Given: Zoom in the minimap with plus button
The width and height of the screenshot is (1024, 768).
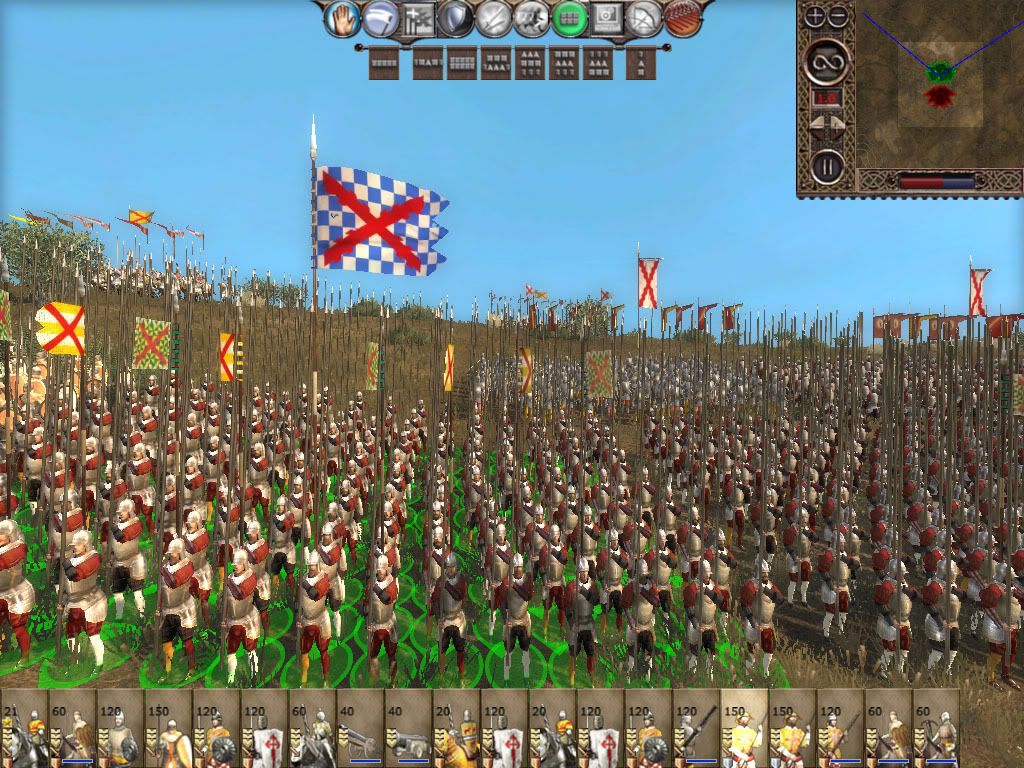Looking at the screenshot, I should (x=814, y=16).
